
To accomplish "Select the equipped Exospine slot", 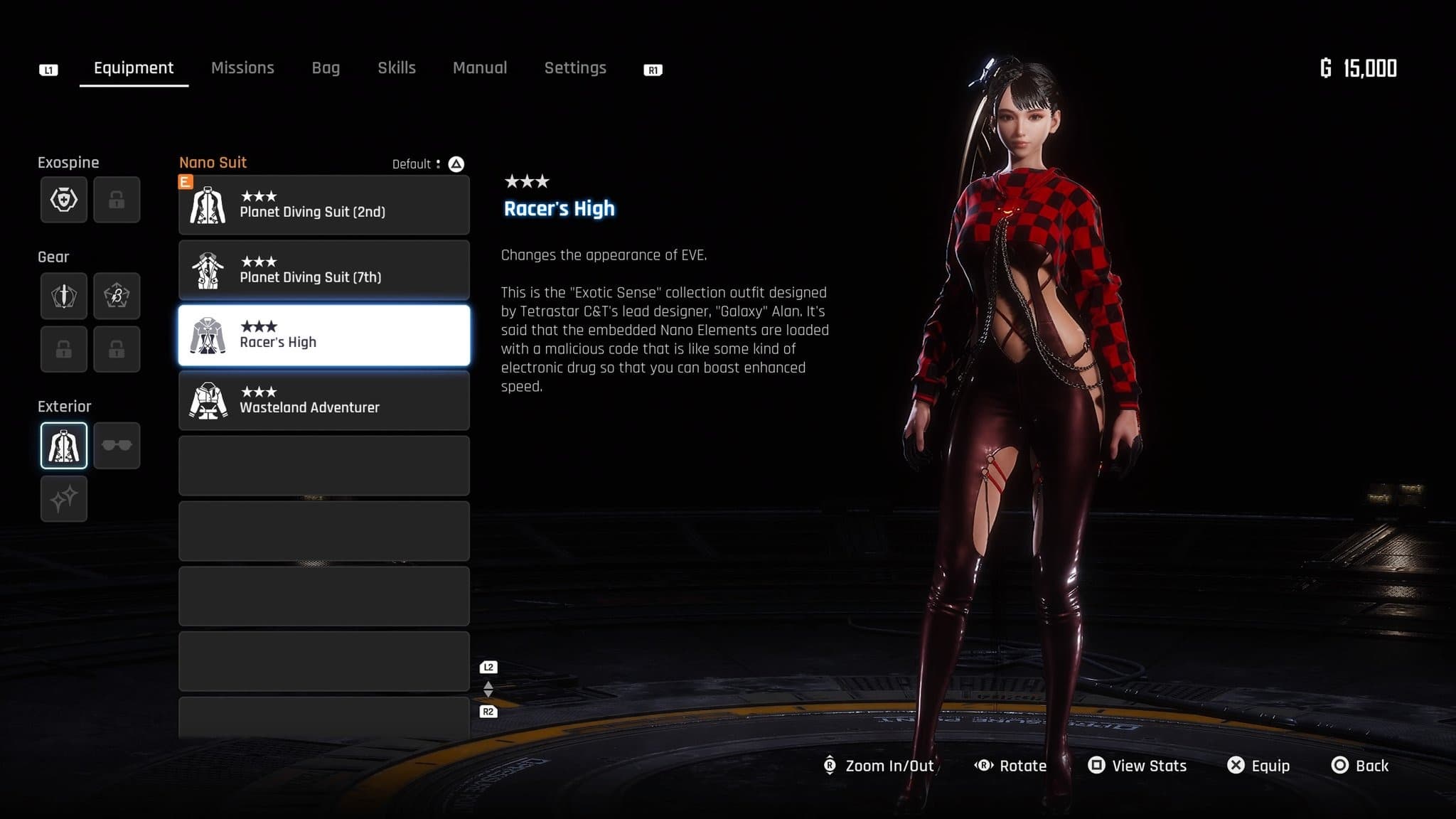I will (64, 200).
